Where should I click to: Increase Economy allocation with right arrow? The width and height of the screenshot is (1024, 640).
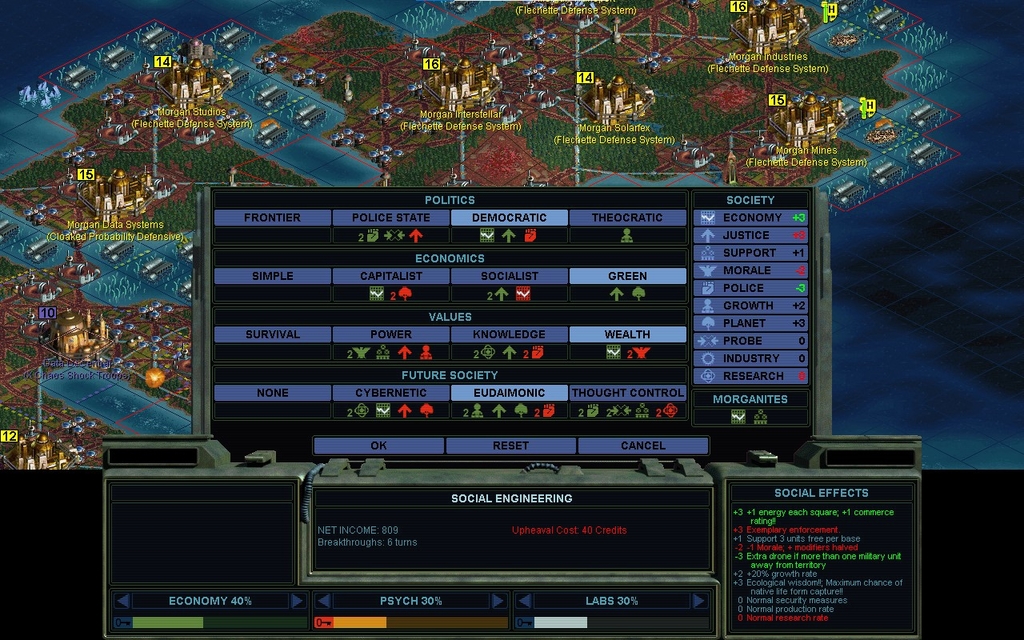point(297,601)
